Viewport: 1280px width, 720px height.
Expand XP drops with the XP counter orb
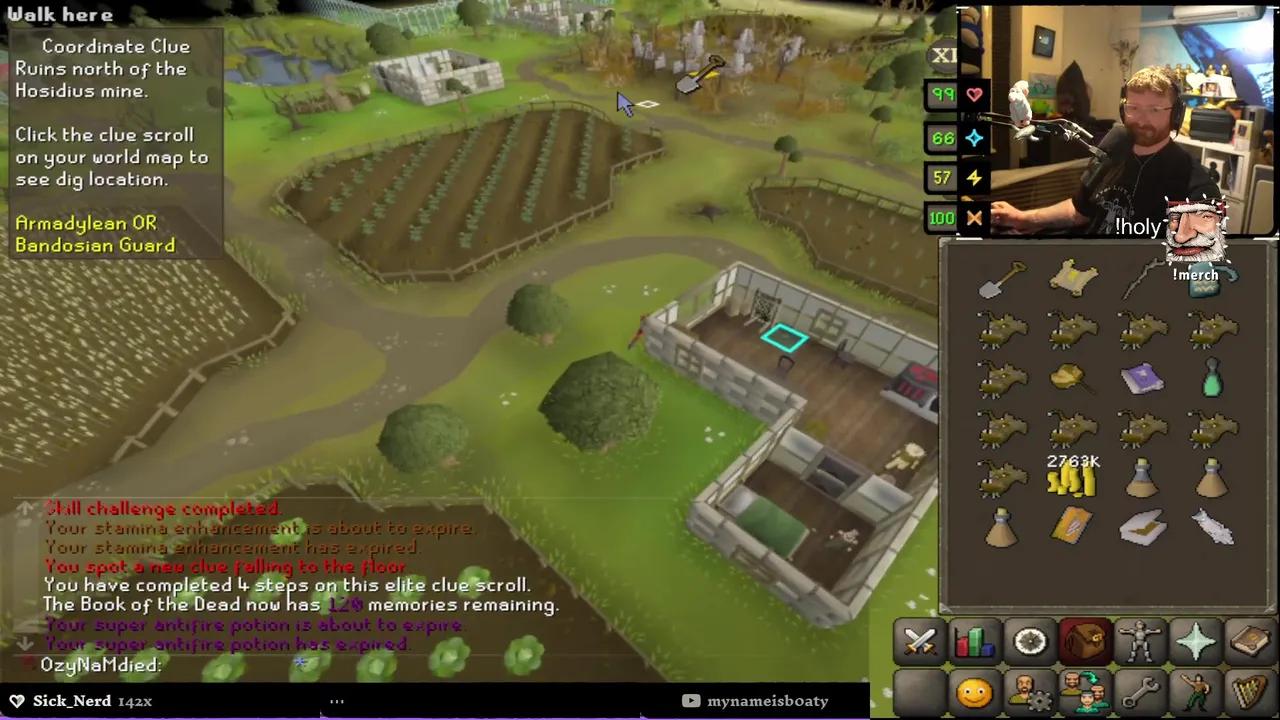[944, 56]
